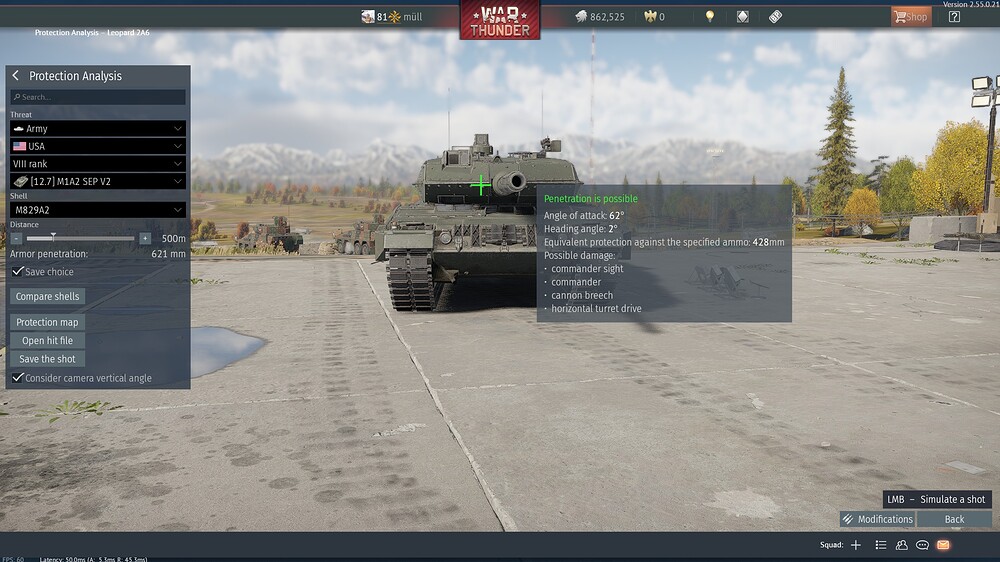The image size is (1000, 562).
Task: Open Compare shells
Action: point(48,296)
